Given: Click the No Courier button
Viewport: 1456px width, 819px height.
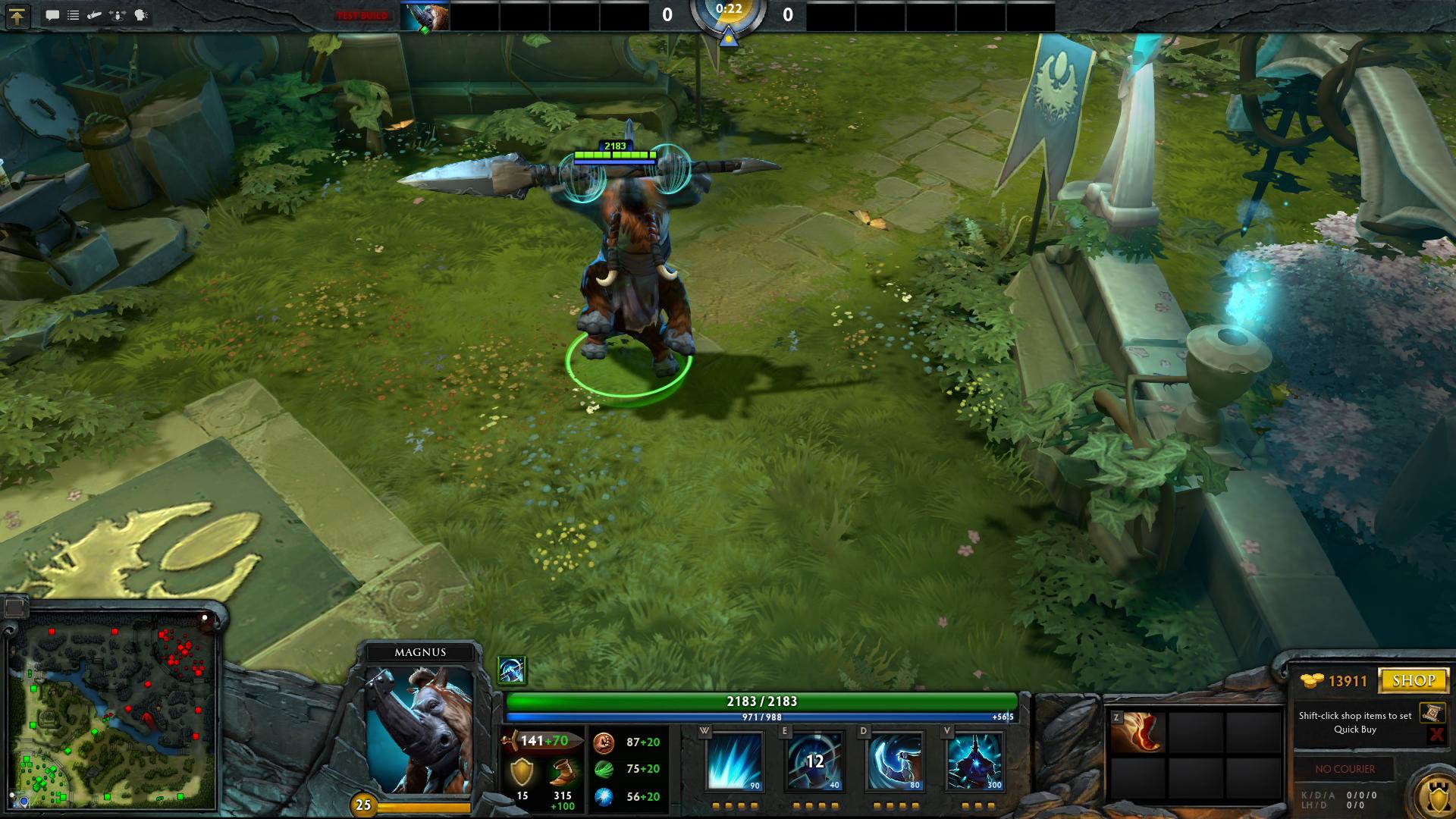Looking at the screenshot, I should tap(1345, 769).
